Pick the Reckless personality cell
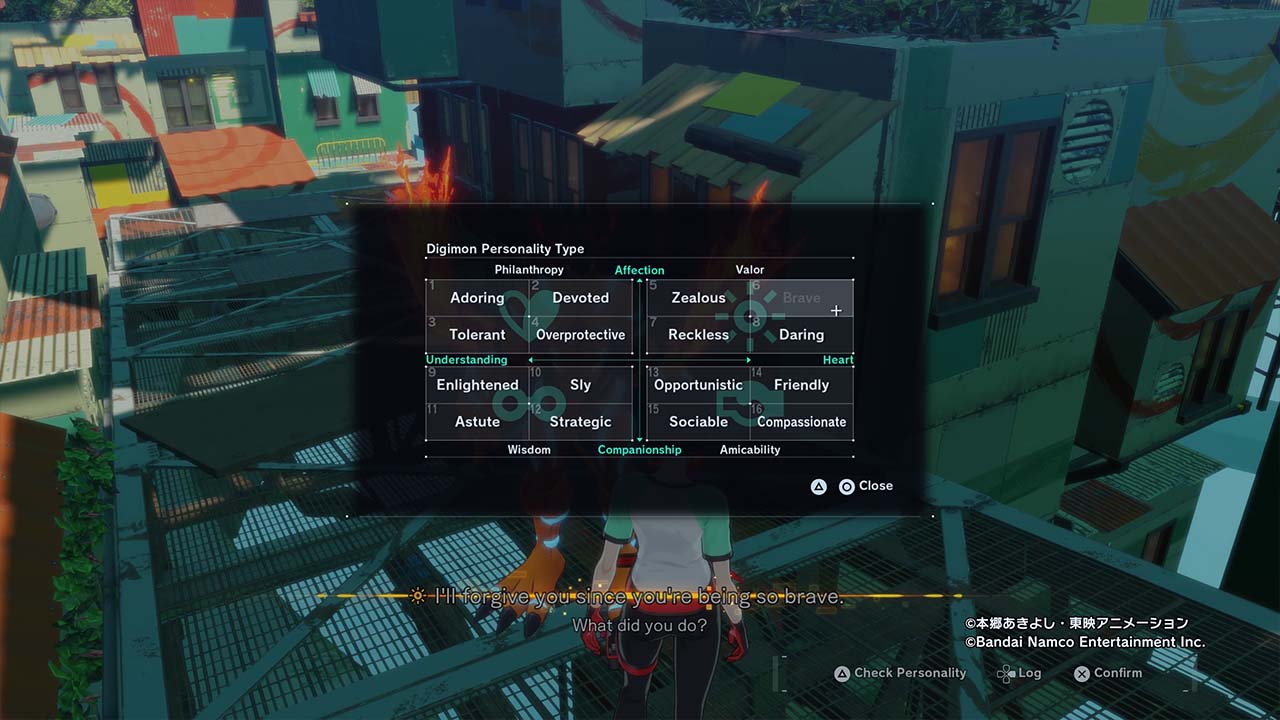This screenshot has width=1280, height=720. (x=698, y=335)
